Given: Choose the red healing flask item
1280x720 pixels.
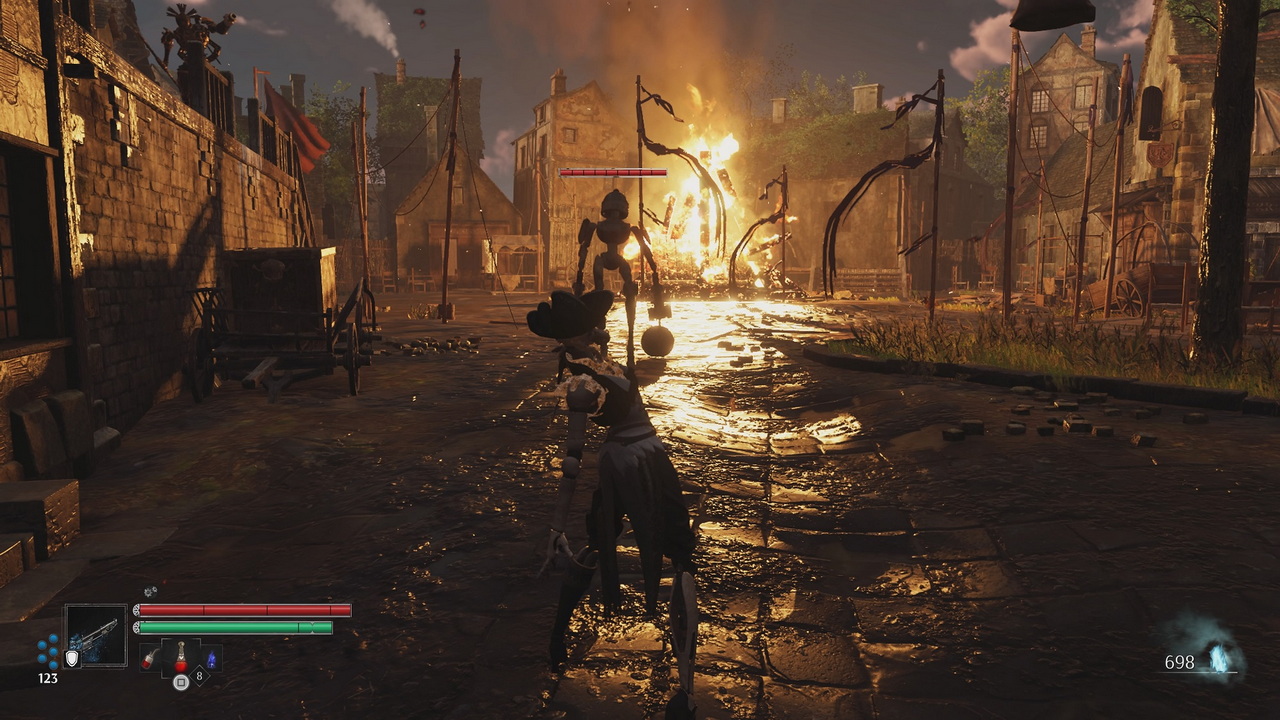Looking at the screenshot, I should coord(181,657).
